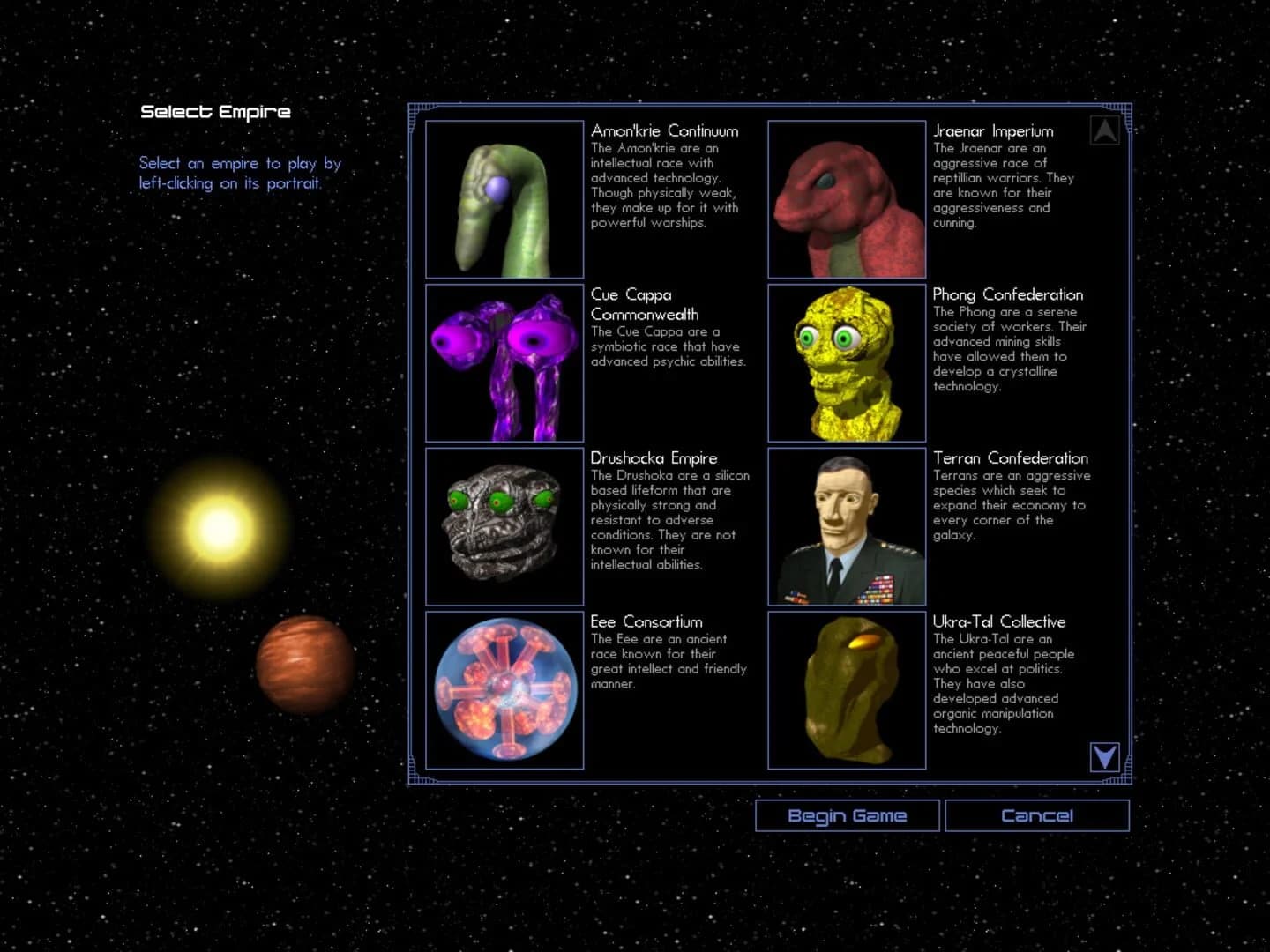Select the Terran Confederation portrait
1270x952 pixels.
click(x=846, y=525)
